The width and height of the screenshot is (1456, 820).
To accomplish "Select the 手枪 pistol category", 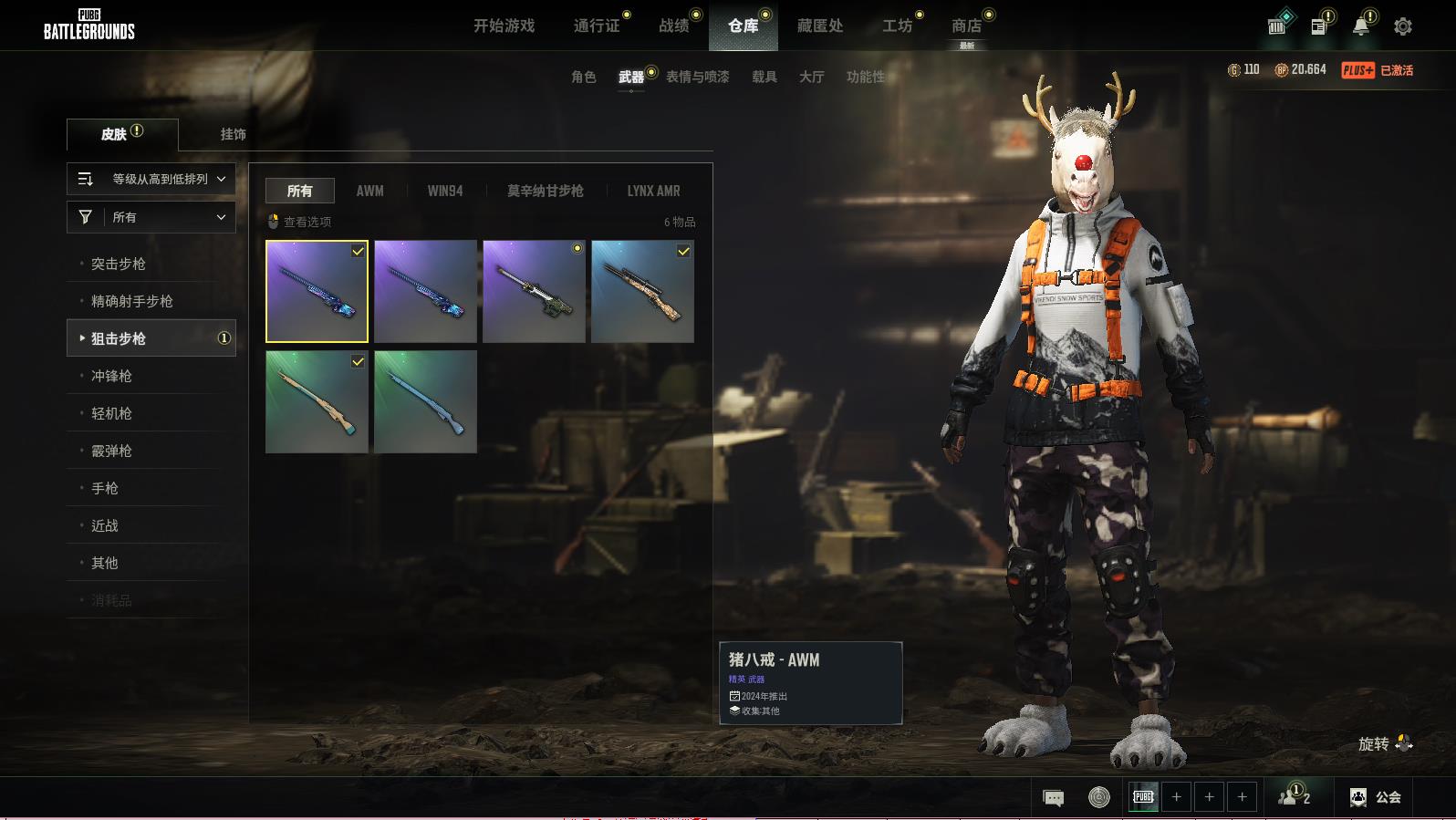I will [105, 488].
